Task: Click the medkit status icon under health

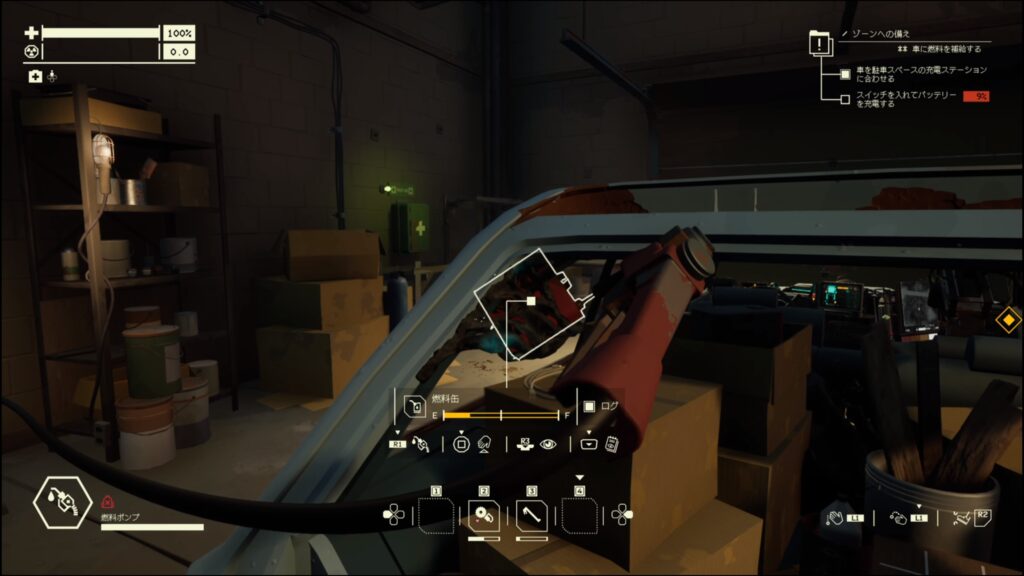Action: [35, 76]
